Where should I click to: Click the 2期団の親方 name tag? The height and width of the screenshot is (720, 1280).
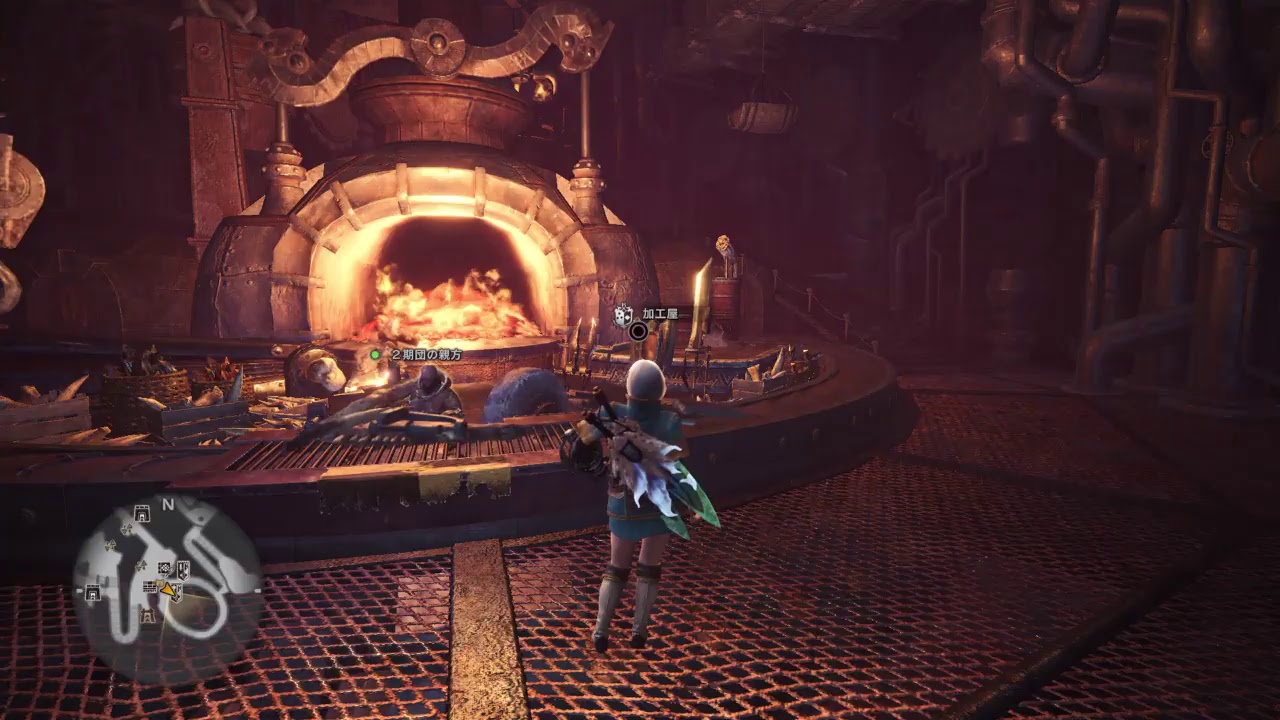[x=426, y=354]
